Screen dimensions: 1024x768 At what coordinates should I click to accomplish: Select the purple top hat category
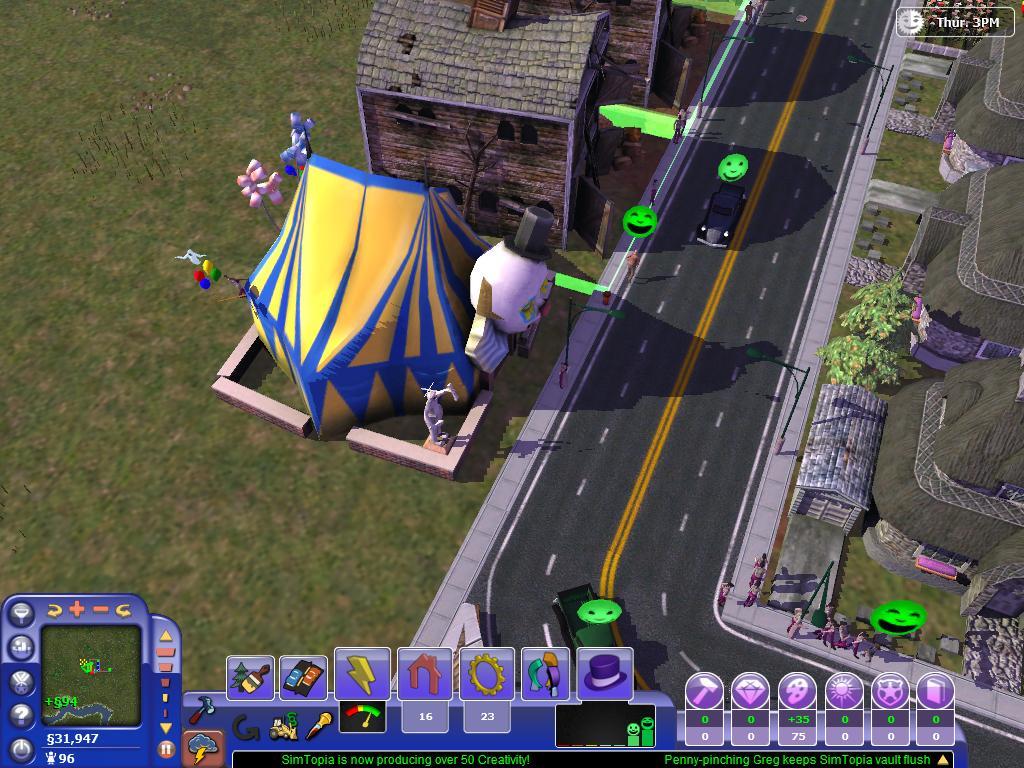tap(605, 674)
